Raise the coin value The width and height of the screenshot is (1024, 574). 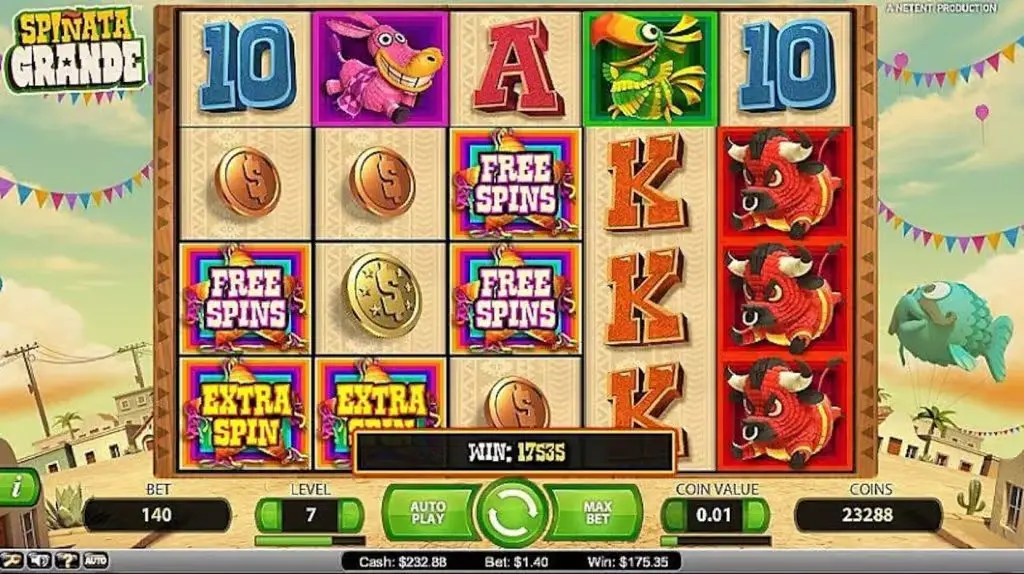pyautogui.click(x=757, y=515)
